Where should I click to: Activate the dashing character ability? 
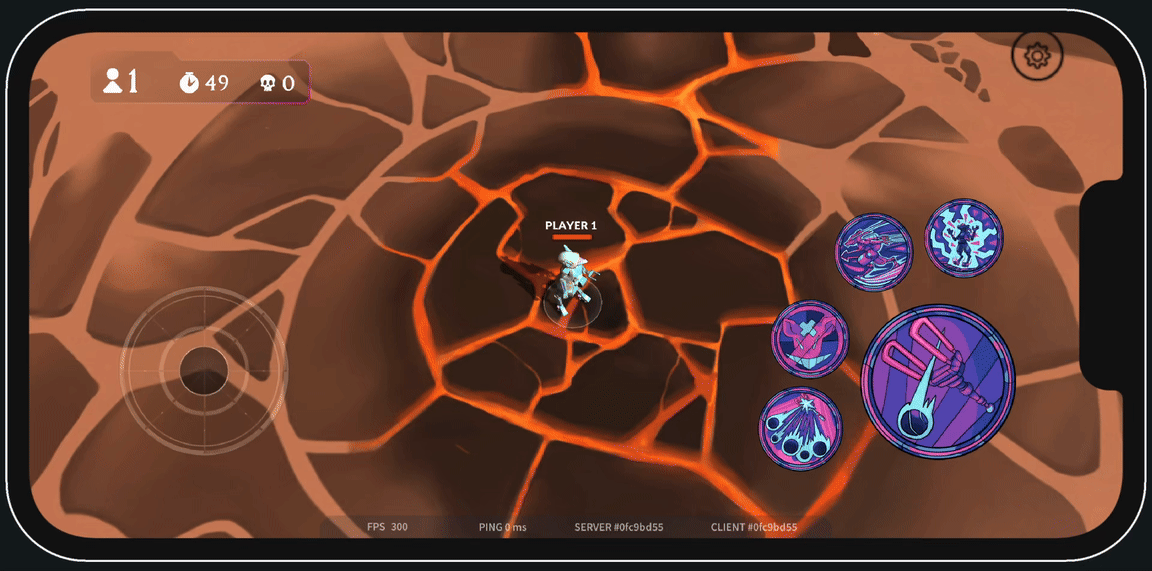[873, 252]
